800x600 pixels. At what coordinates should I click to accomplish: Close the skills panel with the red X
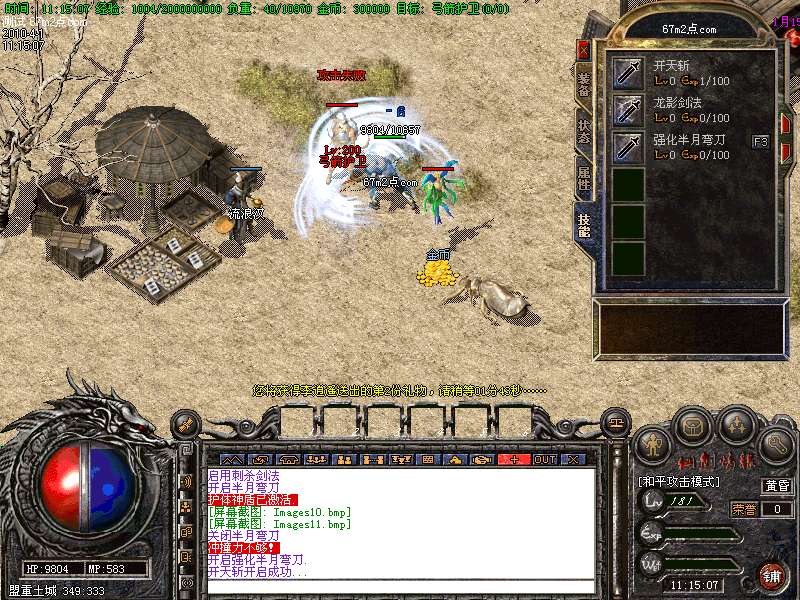(x=584, y=49)
